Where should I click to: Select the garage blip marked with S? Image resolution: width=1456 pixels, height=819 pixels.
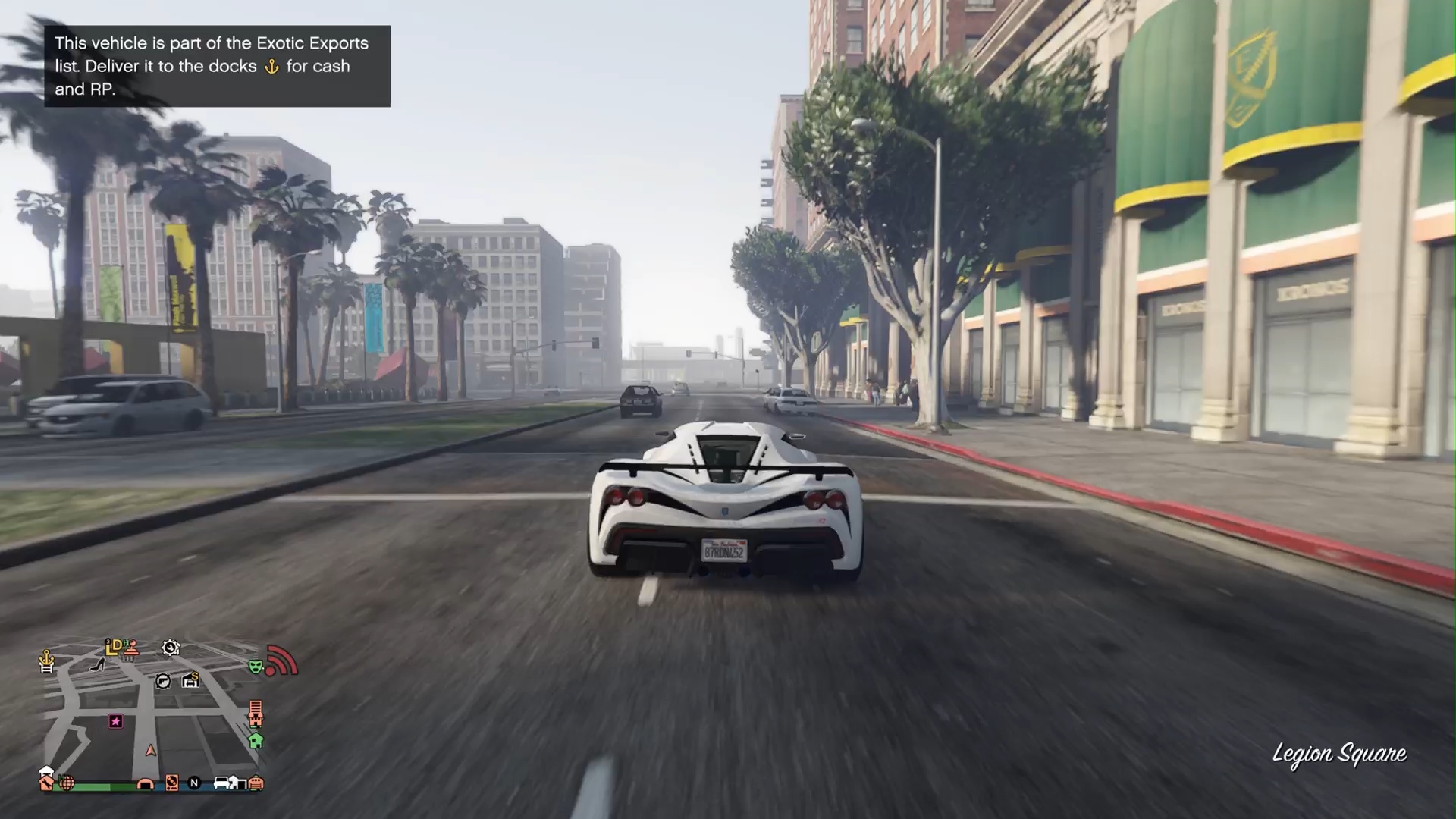[190, 680]
